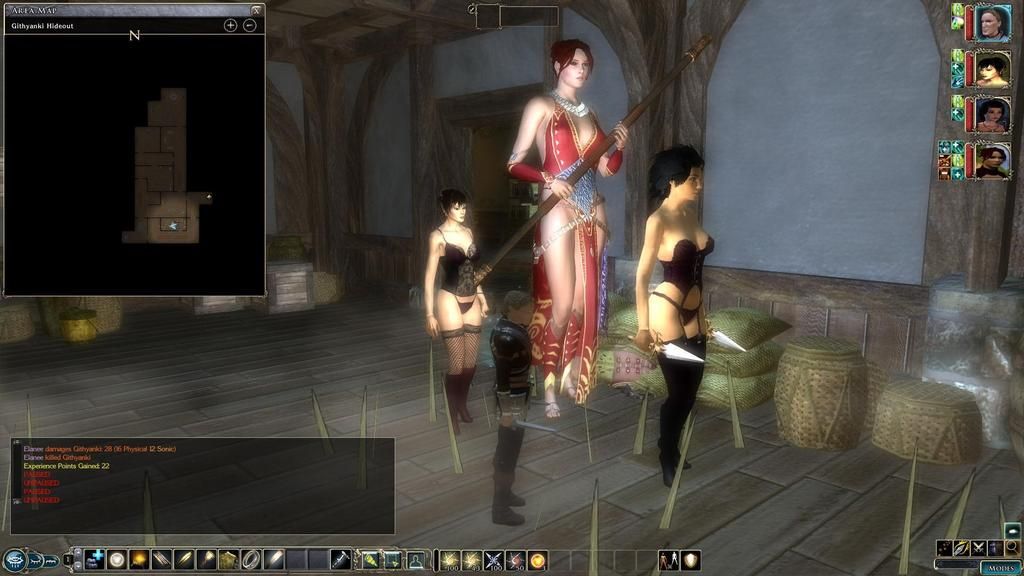This screenshot has width=1024, height=576.
Task: Click the magnifying glass icon
Action: [1012, 548]
